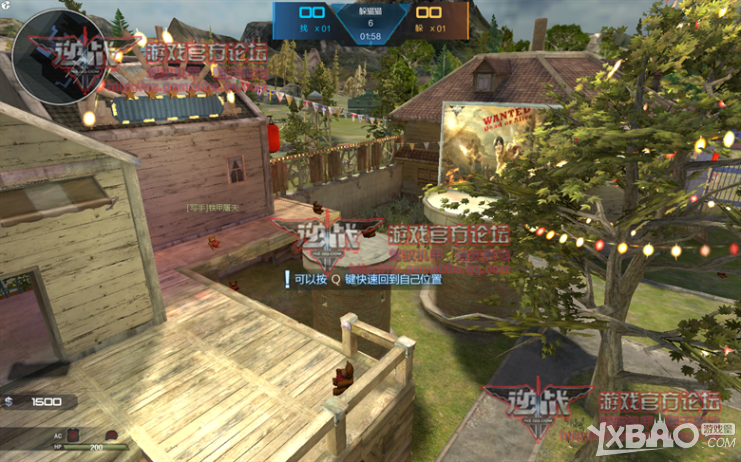The width and height of the screenshot is (741, 462).
Task: Click the circular minimap
Action: 58,56
